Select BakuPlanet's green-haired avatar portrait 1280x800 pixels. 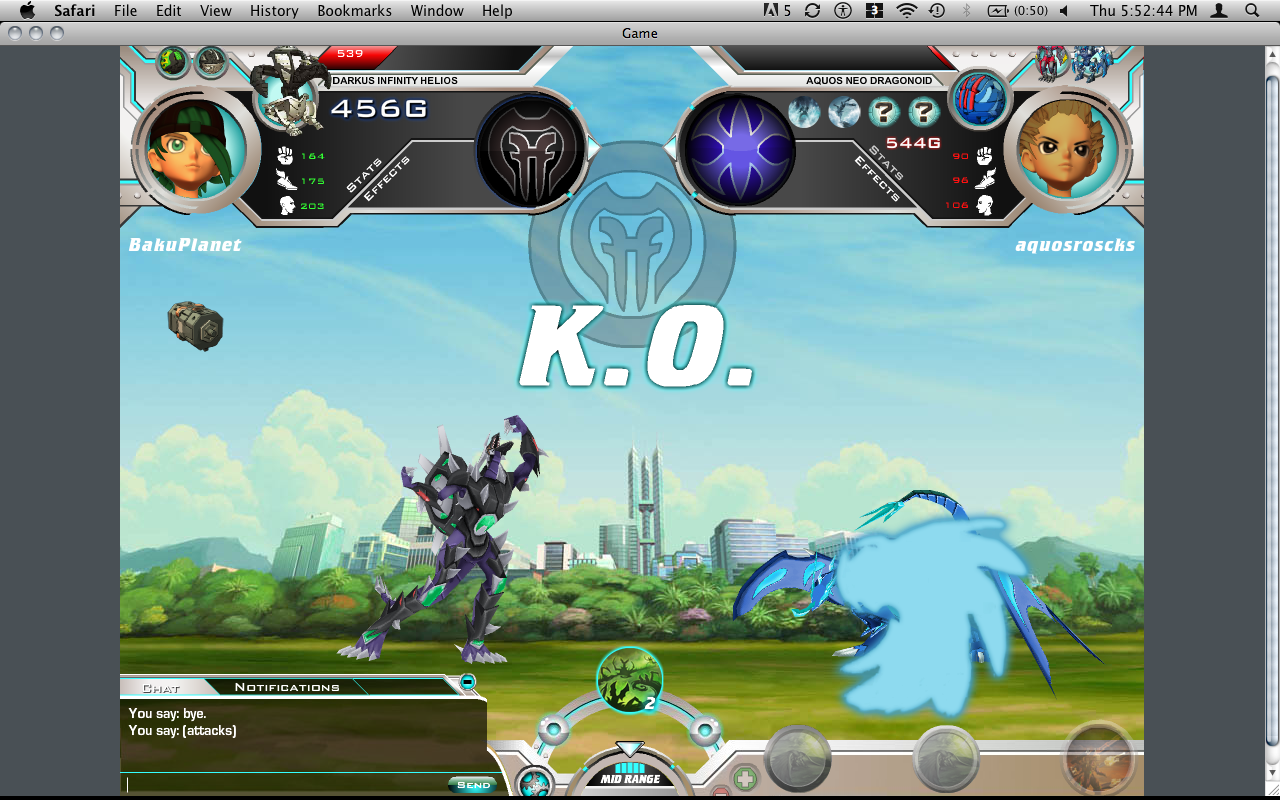pyautogui.click(x=191, y=148)
